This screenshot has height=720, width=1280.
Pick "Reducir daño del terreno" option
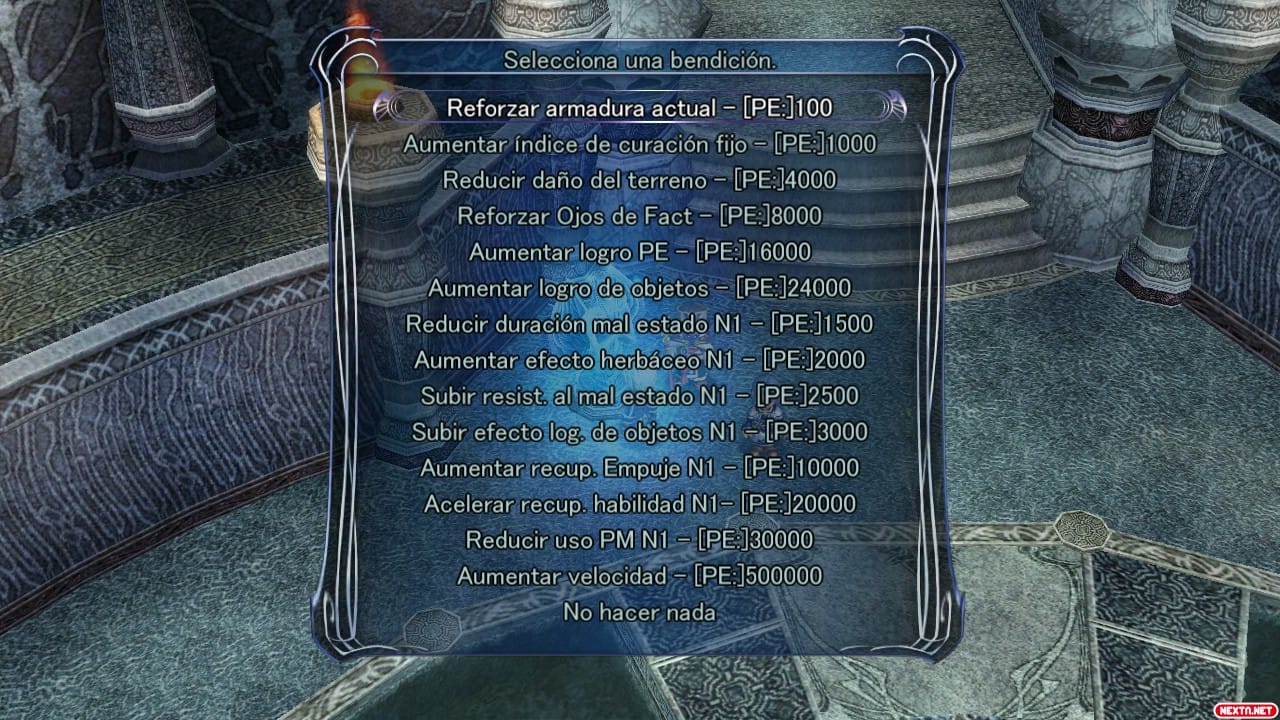[x=640, y=180]
